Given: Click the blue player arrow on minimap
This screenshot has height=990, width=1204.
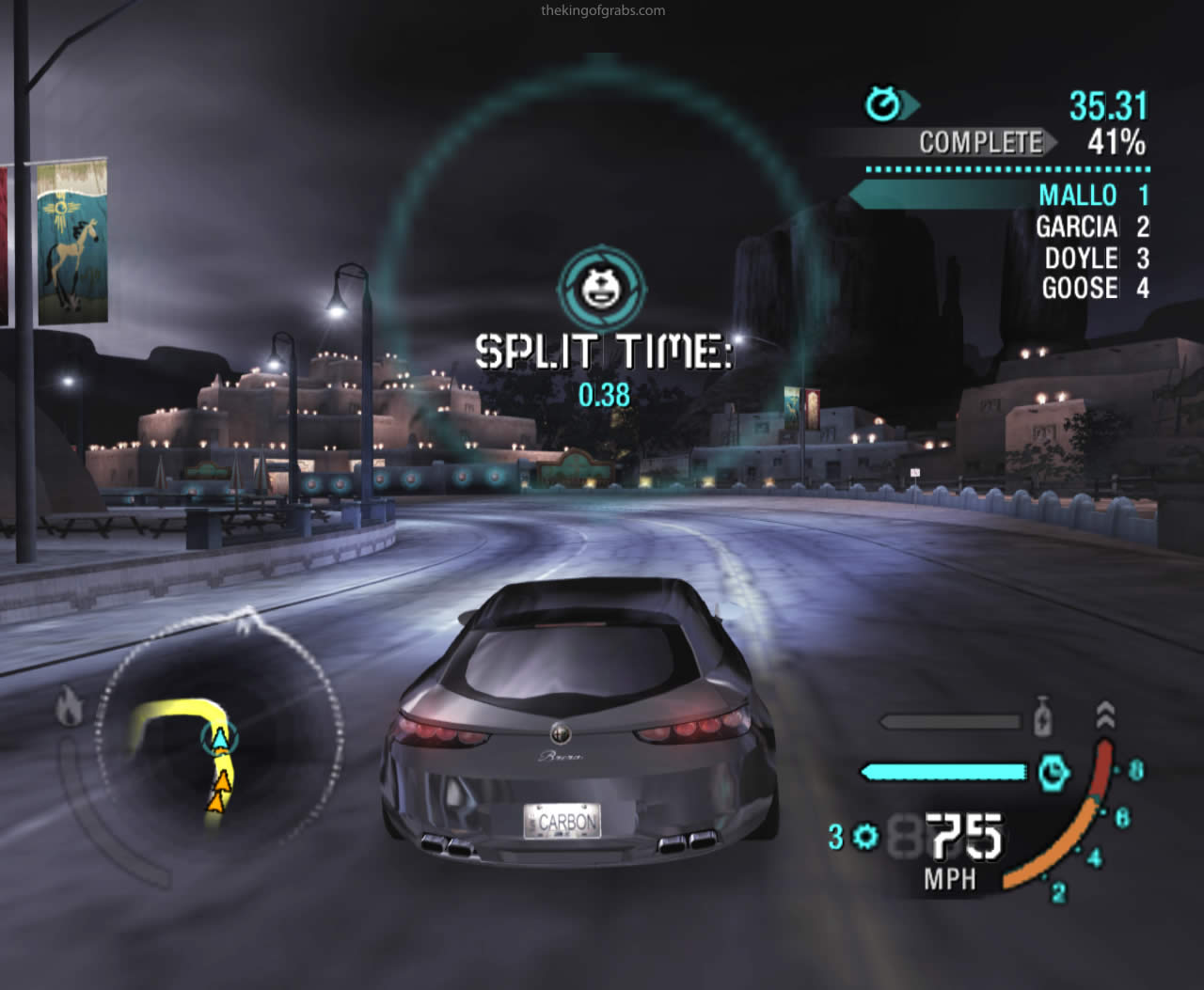Looking at the screenshot, I should tap(219, 740).
